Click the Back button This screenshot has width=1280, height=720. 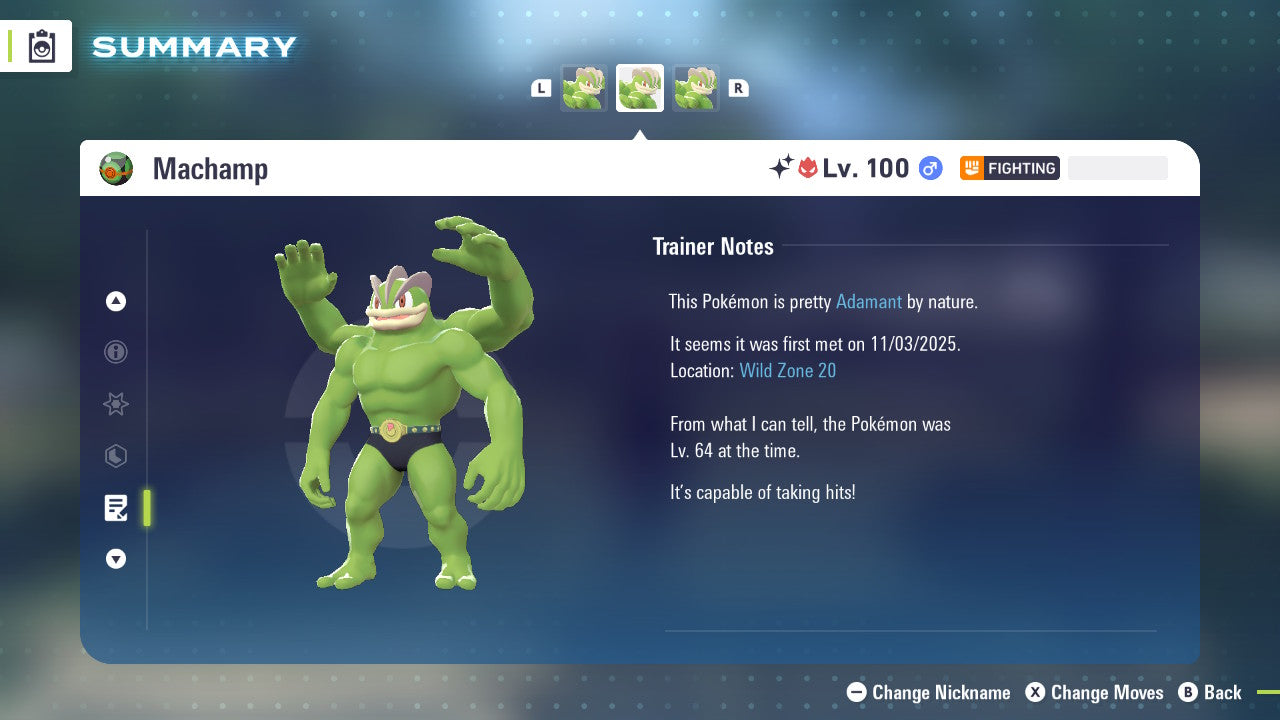(1211, 692)
